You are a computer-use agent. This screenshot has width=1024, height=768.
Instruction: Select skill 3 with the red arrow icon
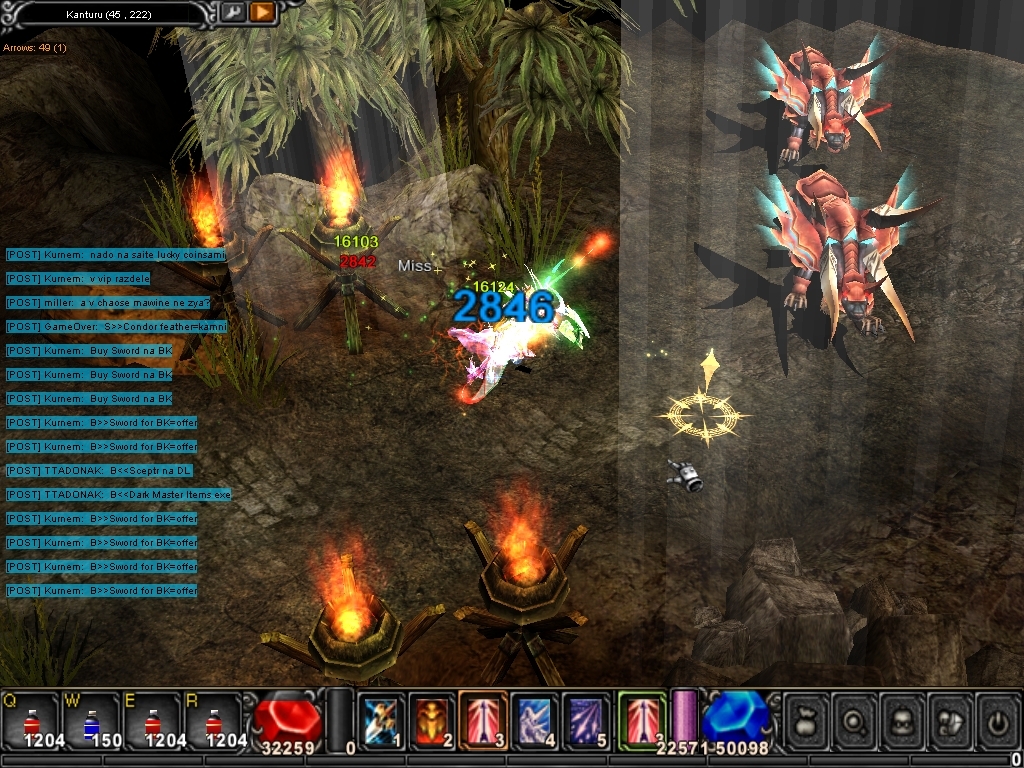tap(483, 720)
